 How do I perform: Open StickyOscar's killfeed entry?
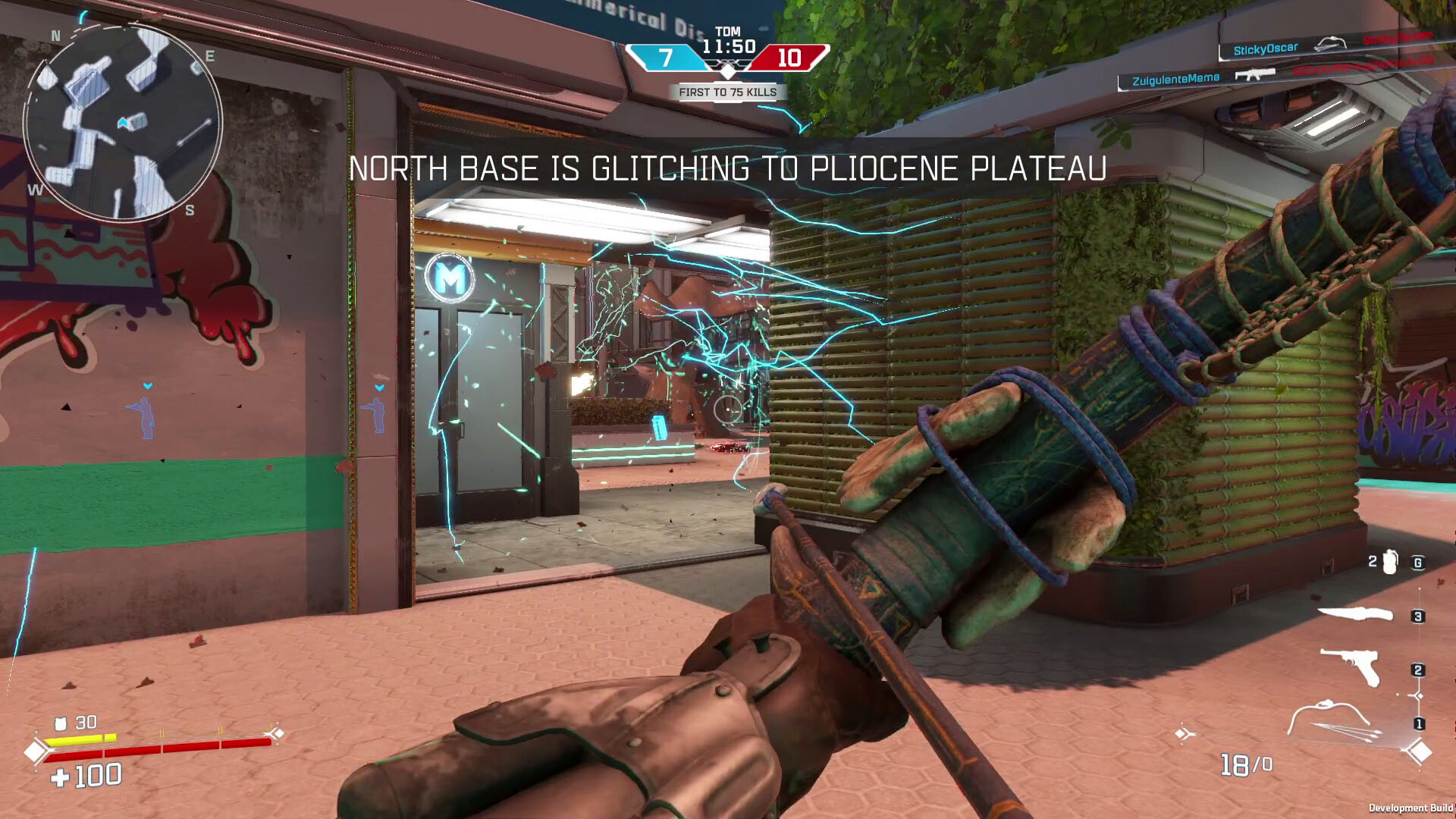(x=1265, y=48)
